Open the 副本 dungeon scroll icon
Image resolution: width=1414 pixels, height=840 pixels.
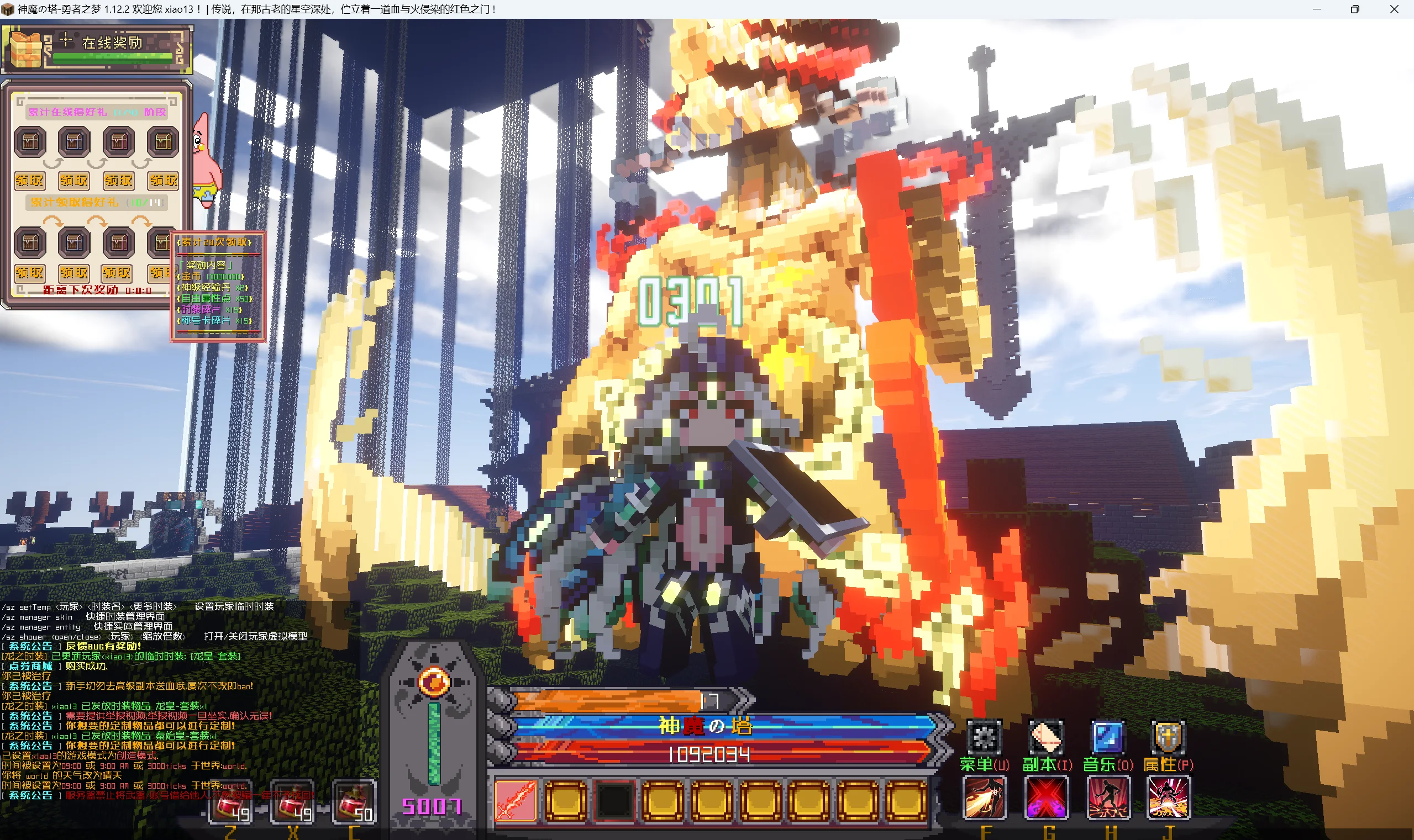[1046, 737]
